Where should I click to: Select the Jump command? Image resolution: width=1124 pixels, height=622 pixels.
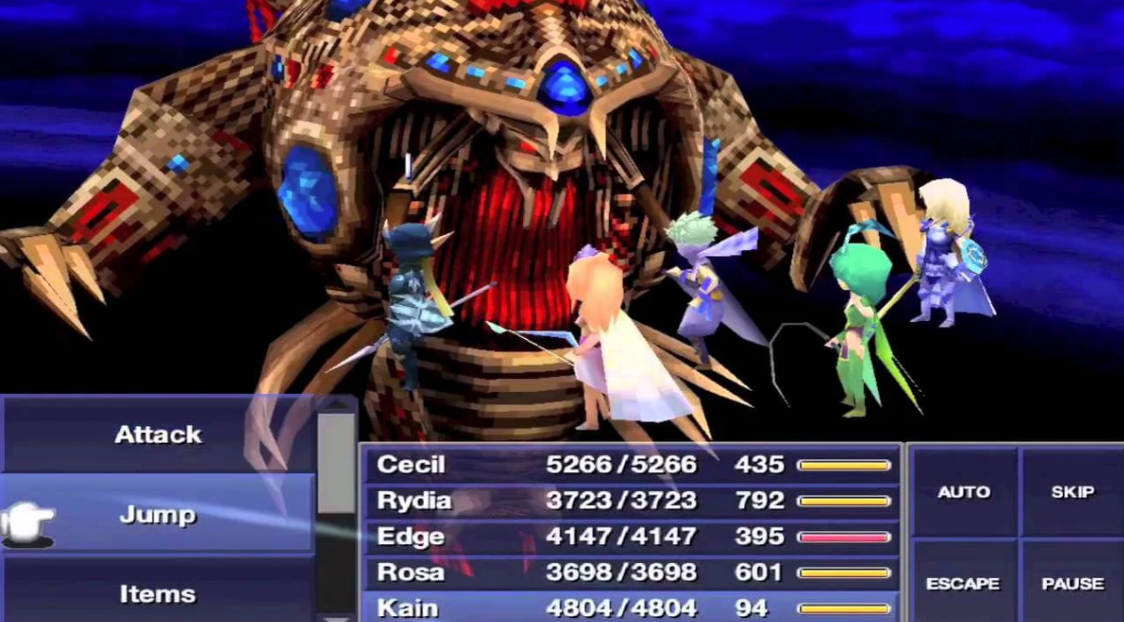pyautogui.click(x=157, y=515)
